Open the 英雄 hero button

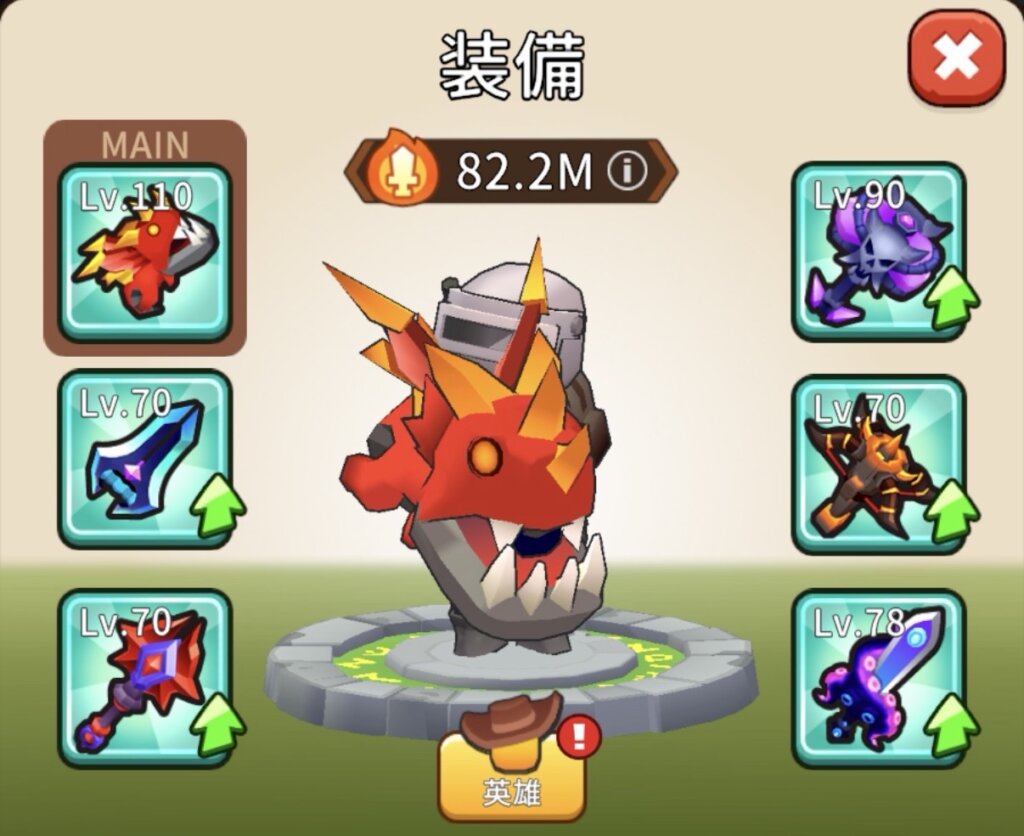[512, 778]
